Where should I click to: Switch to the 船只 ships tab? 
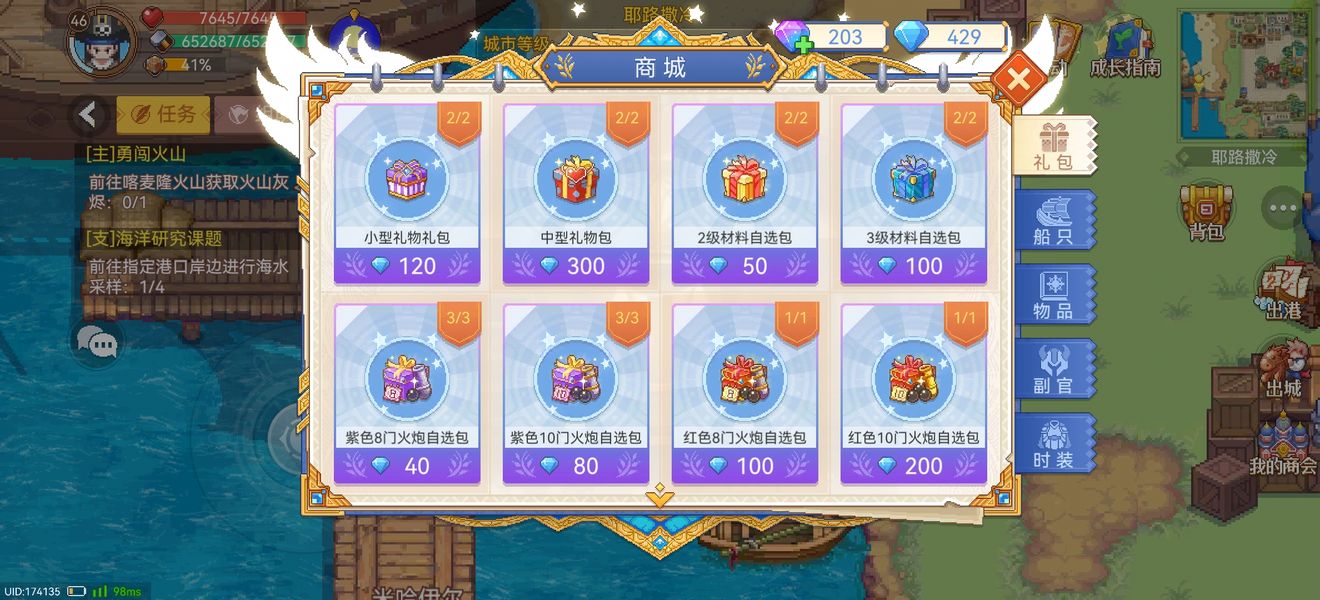1054,221
